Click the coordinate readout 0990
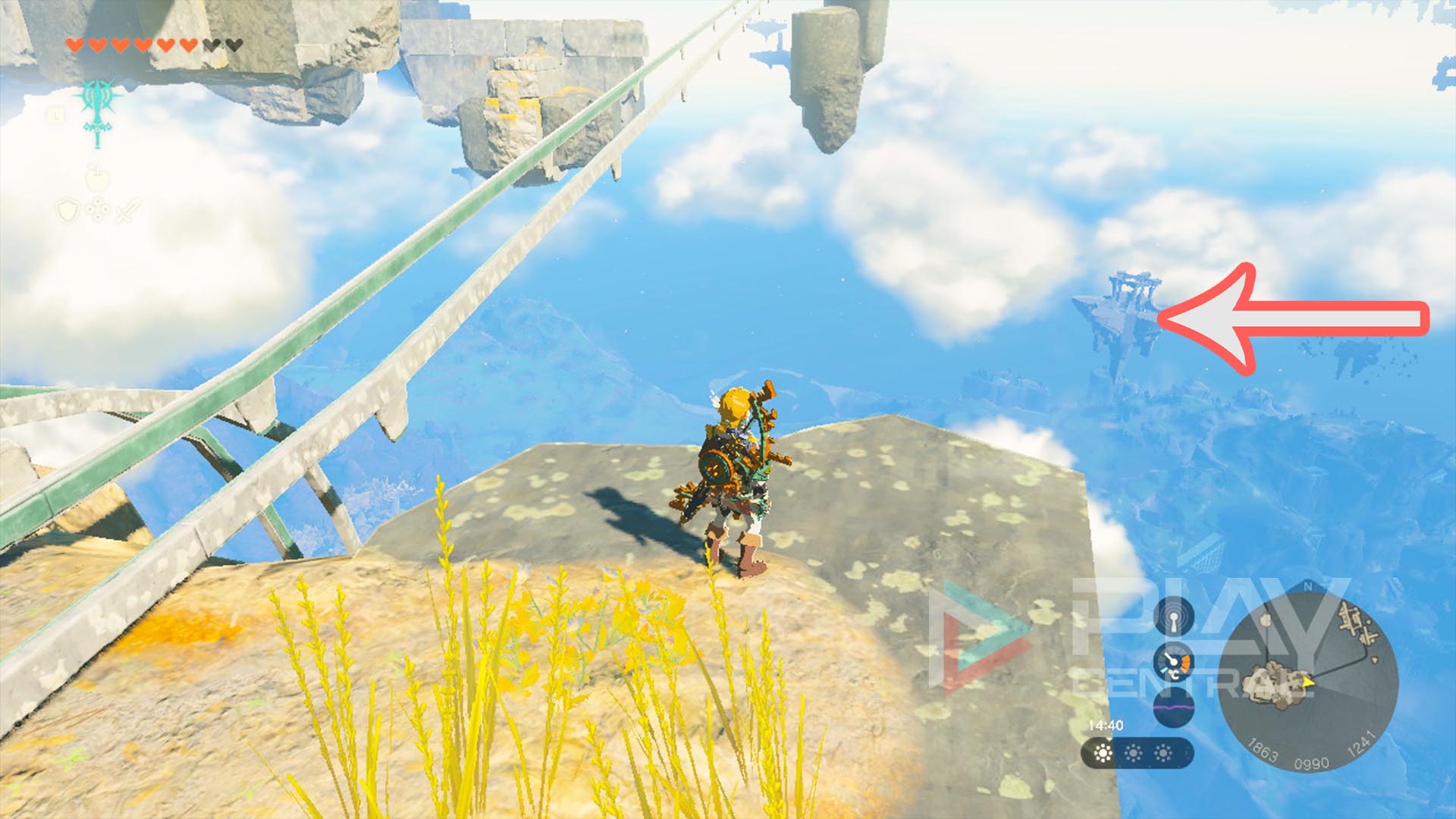The width and height of the screenshot is (1456, 819). [1312, 761]
